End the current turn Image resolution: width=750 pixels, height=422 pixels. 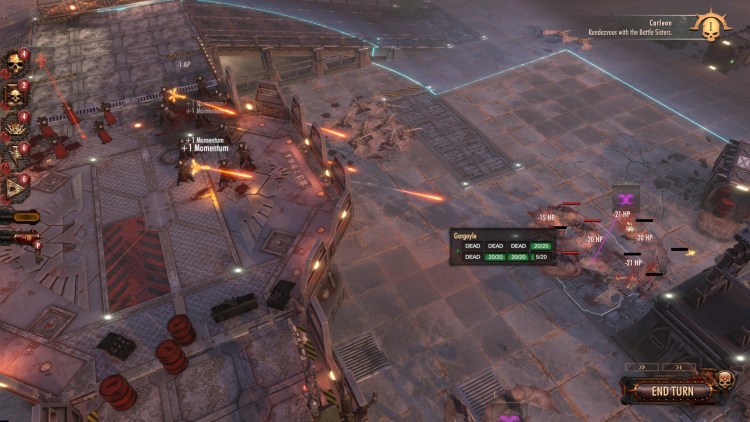tap(673, 391)
